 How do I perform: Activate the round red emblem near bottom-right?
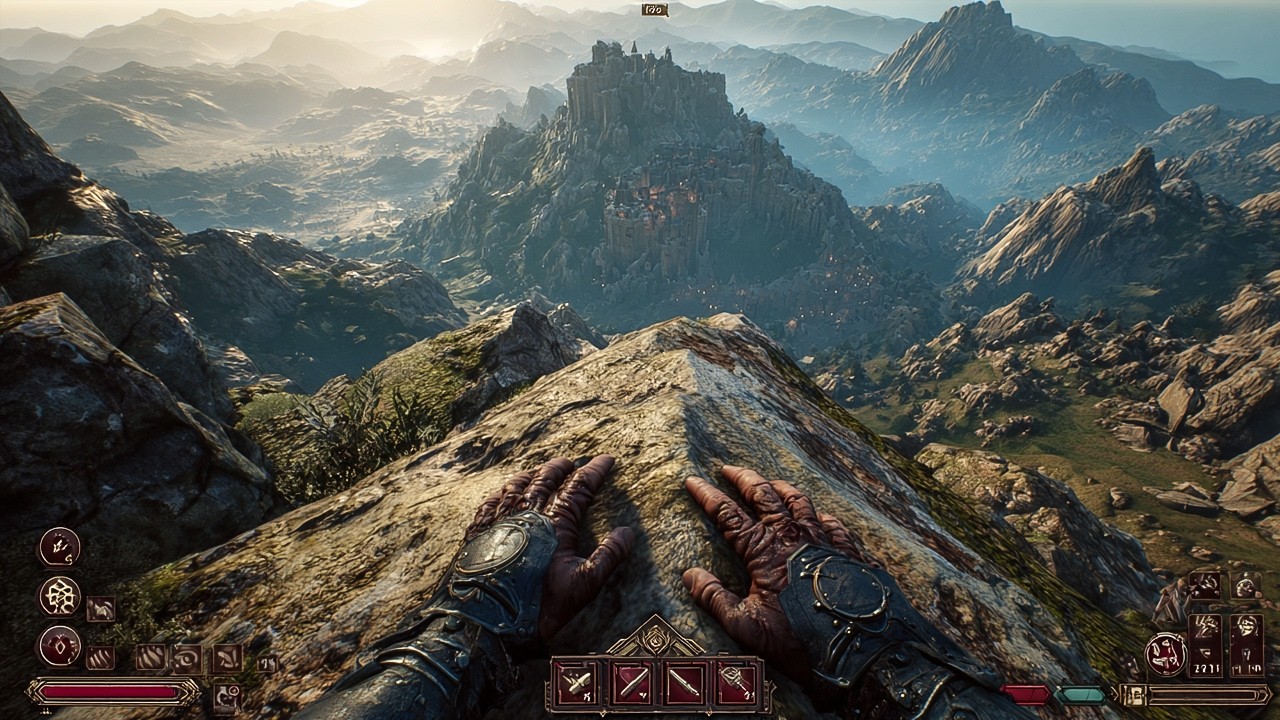1165,655
